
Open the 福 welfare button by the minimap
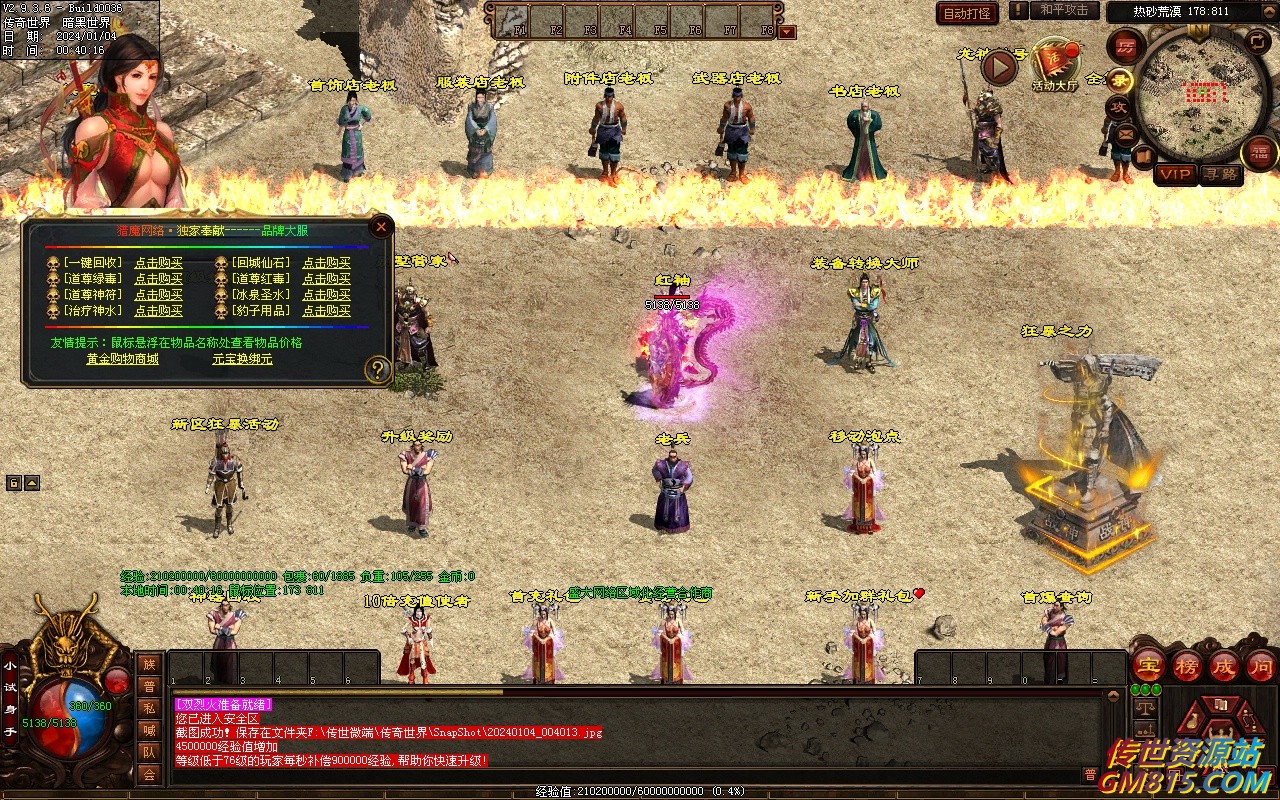pyautogui.click(x=1260, y=153)
